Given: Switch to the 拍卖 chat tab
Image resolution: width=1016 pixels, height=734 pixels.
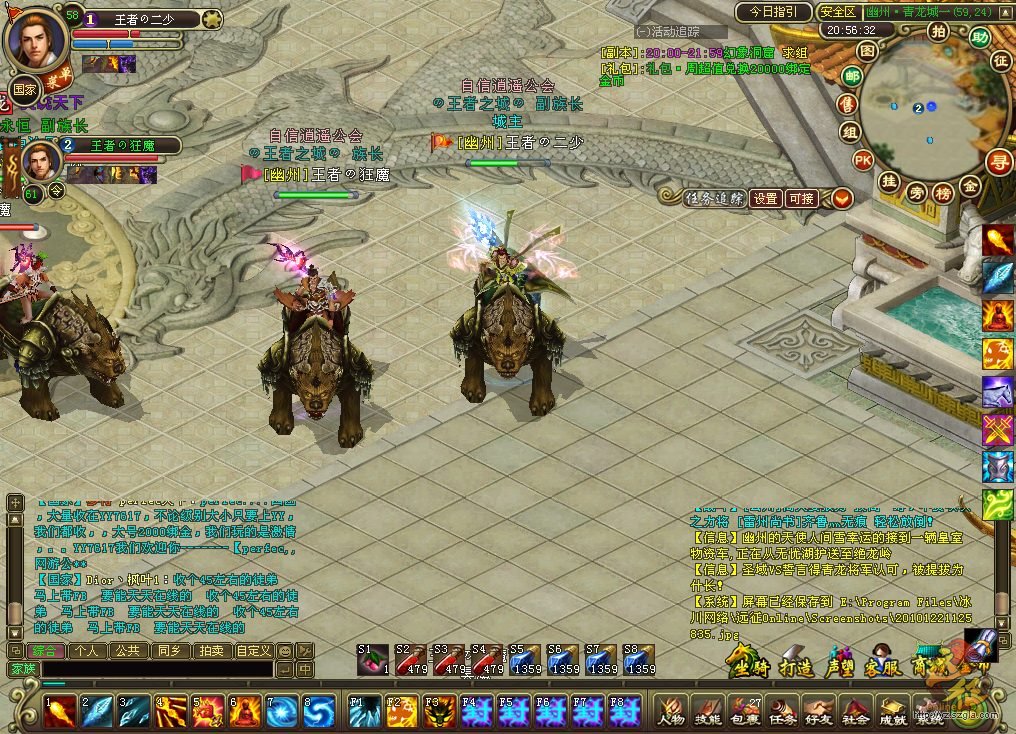Looking at the screenshot, I should 210,650.
